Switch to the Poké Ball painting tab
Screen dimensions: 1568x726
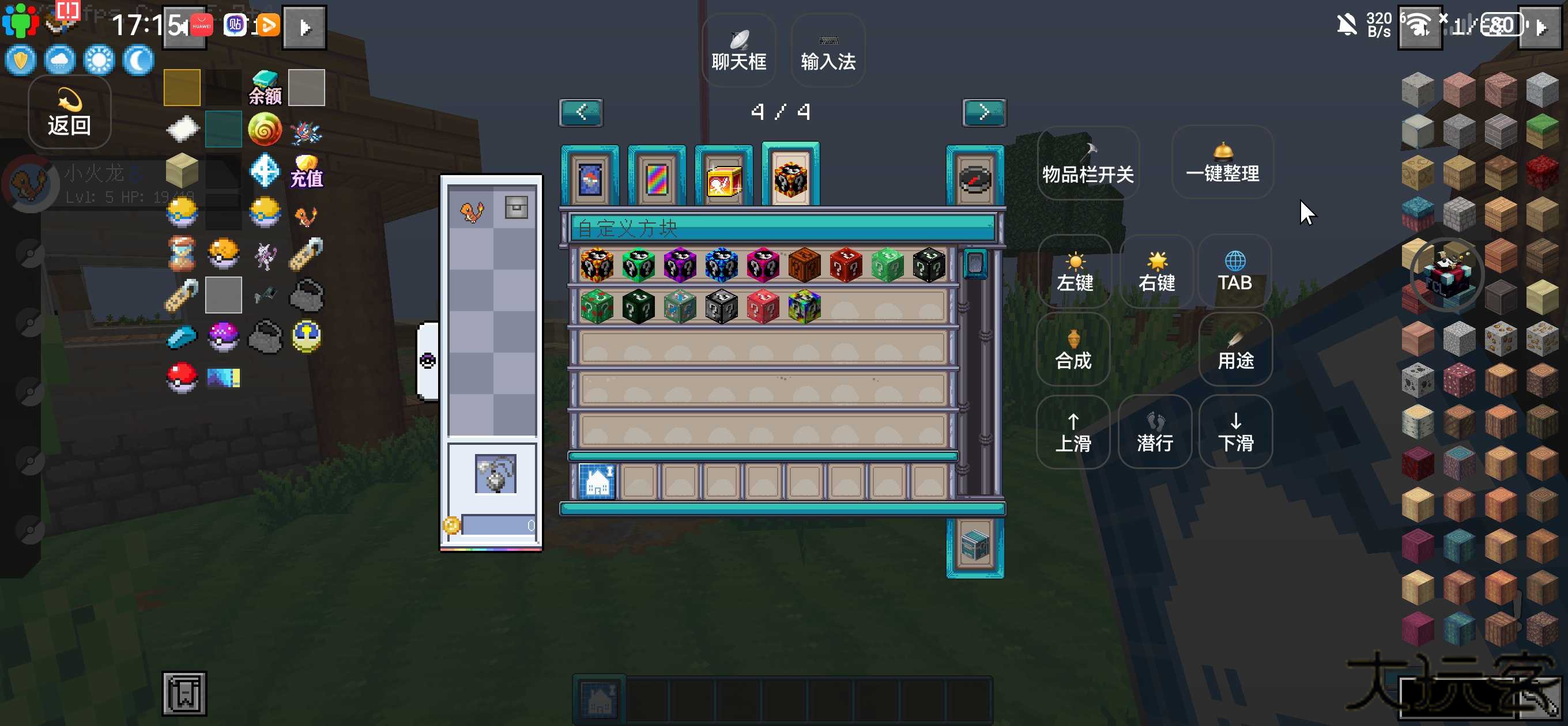589,177
